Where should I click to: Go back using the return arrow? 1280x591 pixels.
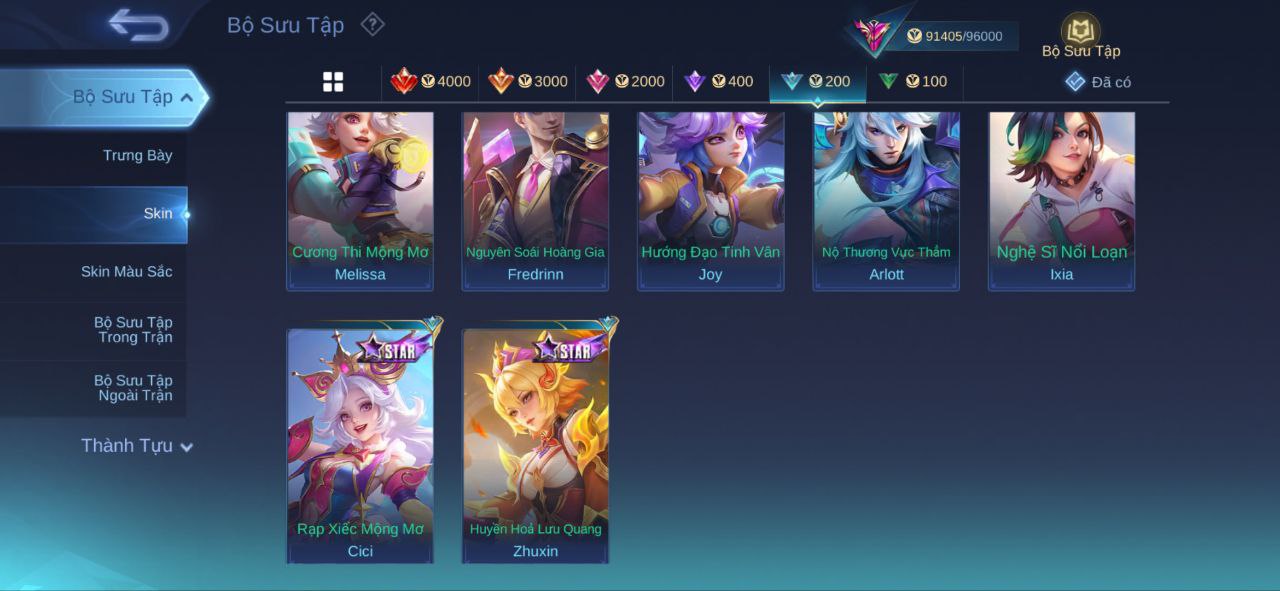coord(138,25)
